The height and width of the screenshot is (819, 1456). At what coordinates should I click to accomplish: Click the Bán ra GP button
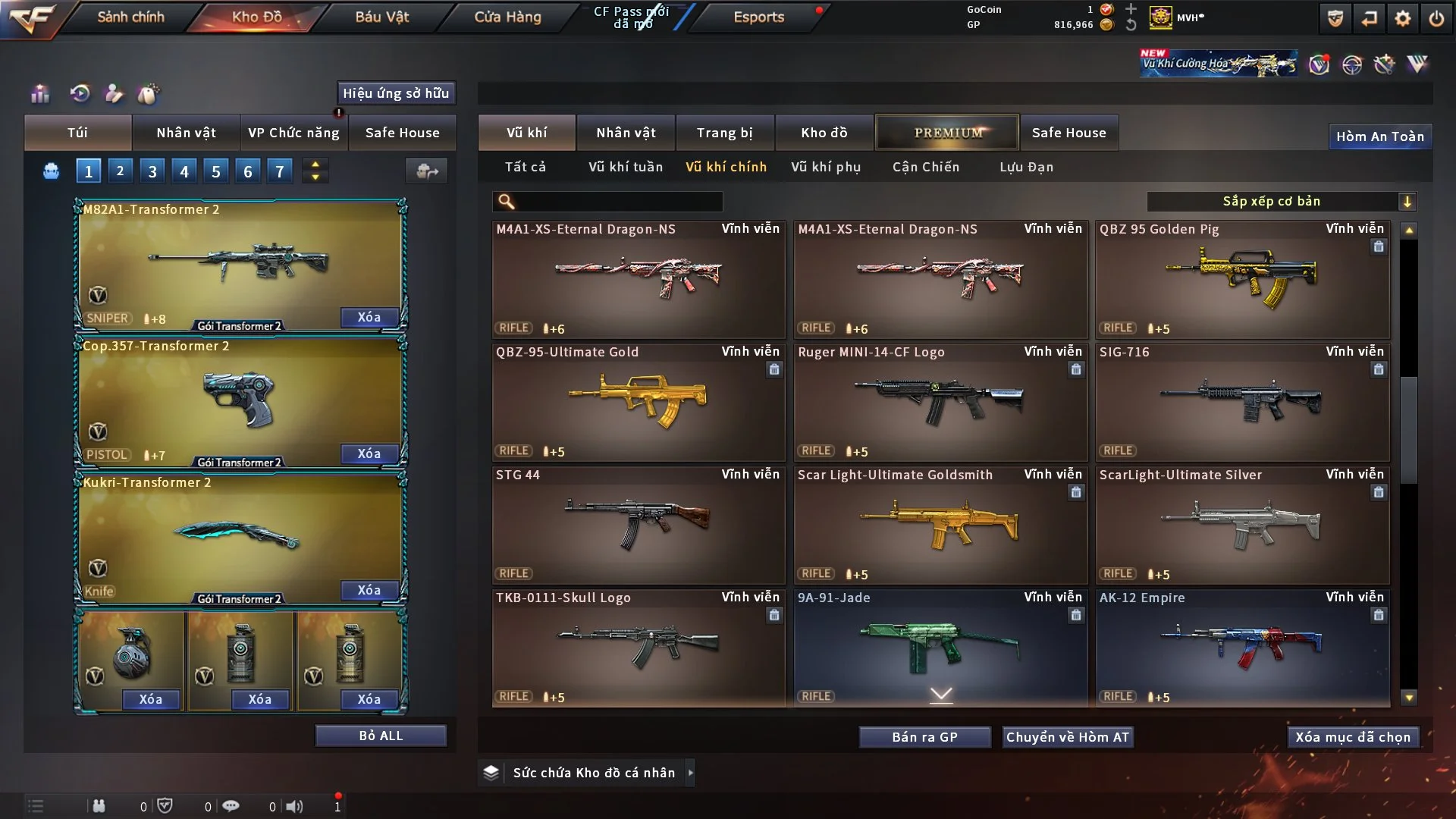[x=924, y=737]
